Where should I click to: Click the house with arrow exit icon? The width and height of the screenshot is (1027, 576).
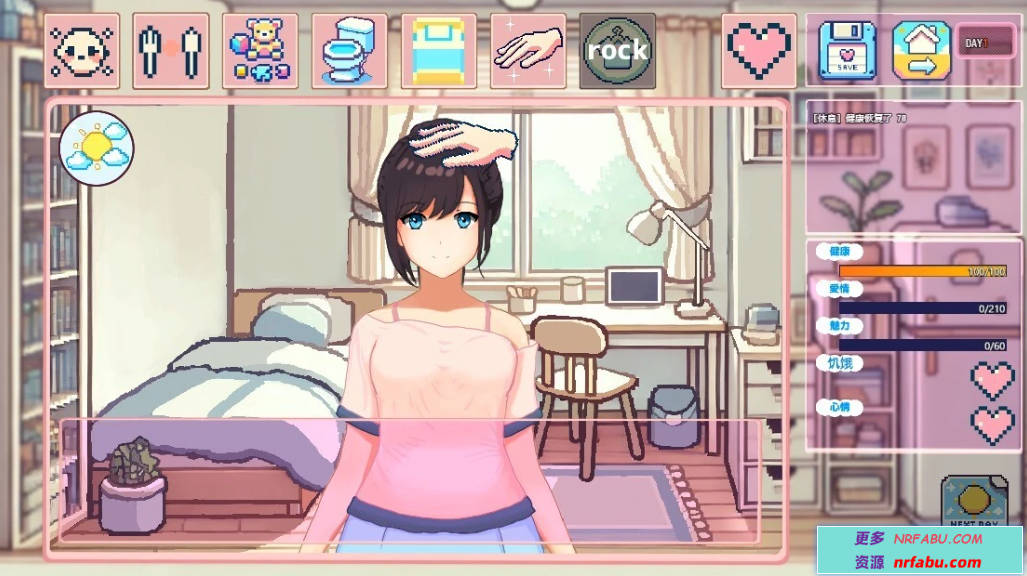point(921,50)
